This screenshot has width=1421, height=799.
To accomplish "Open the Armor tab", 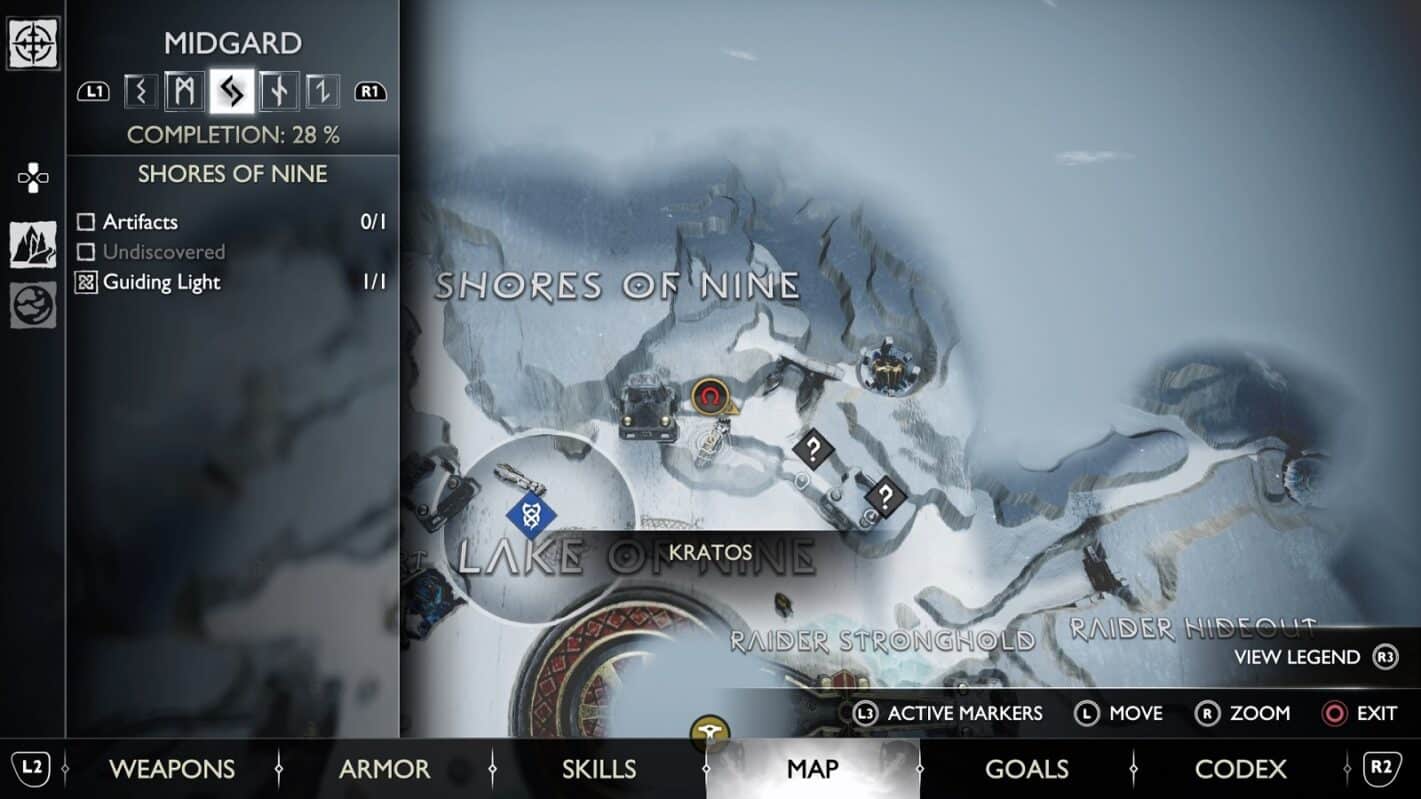I will pos(384,768).
